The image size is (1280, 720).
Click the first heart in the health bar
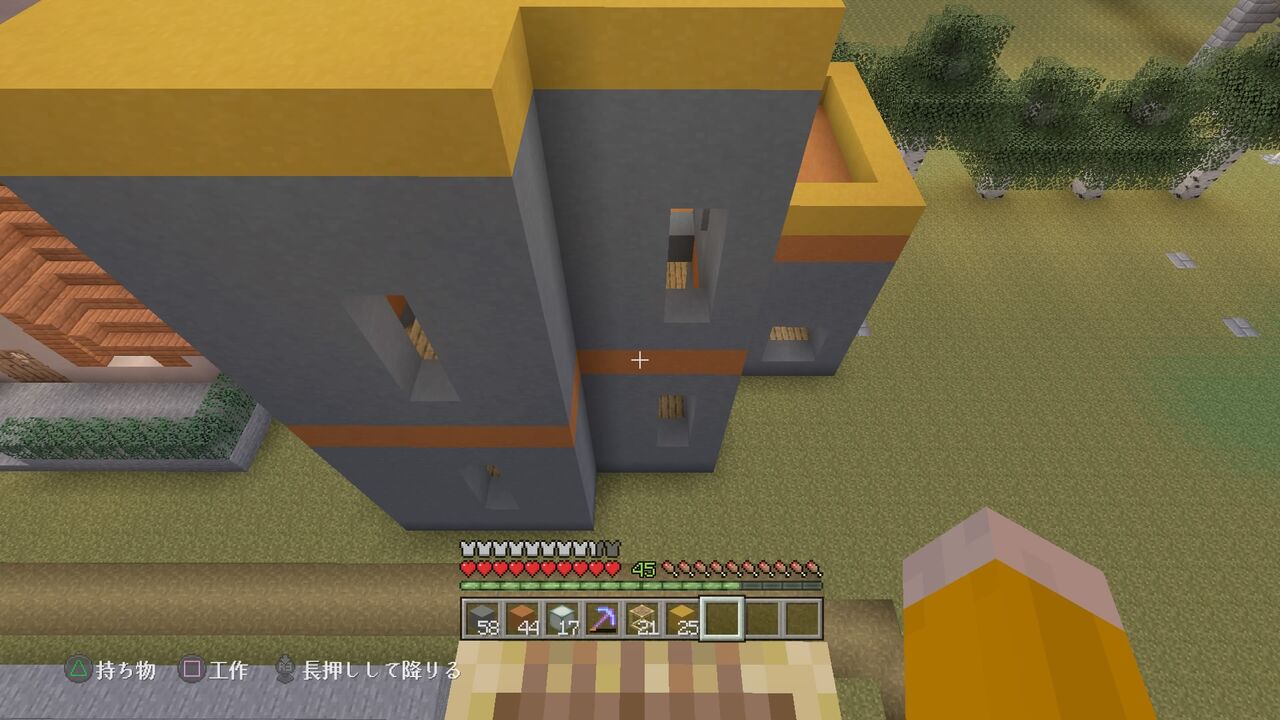pyautogui.click(x=466, y=570)
